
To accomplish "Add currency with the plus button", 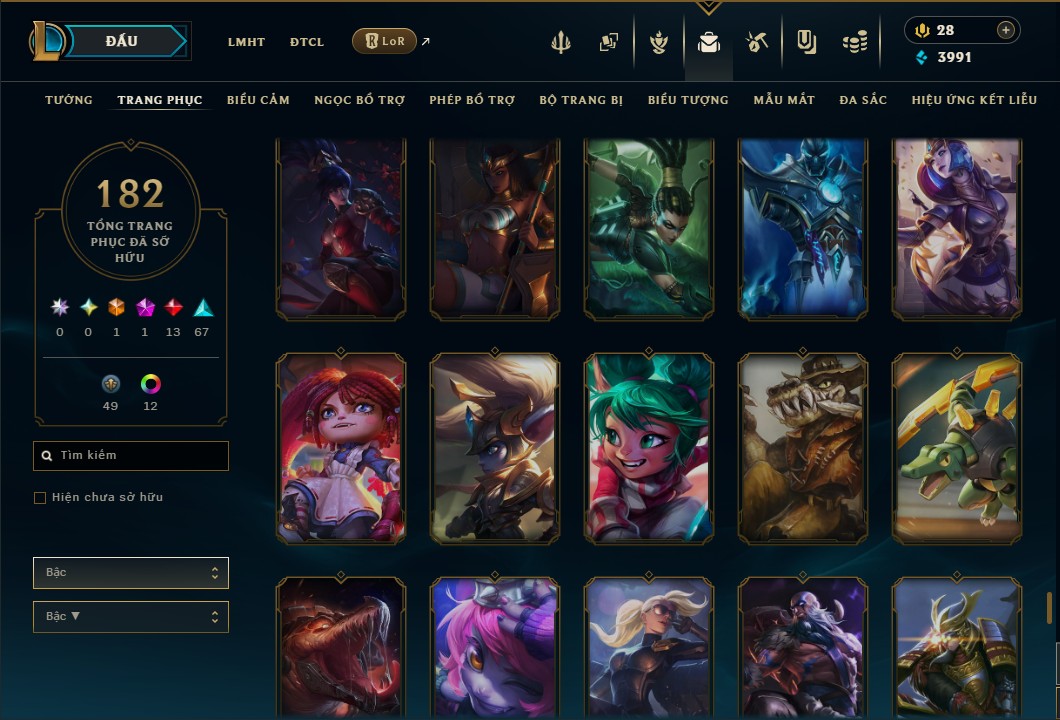I will (x=1005, y=30).
